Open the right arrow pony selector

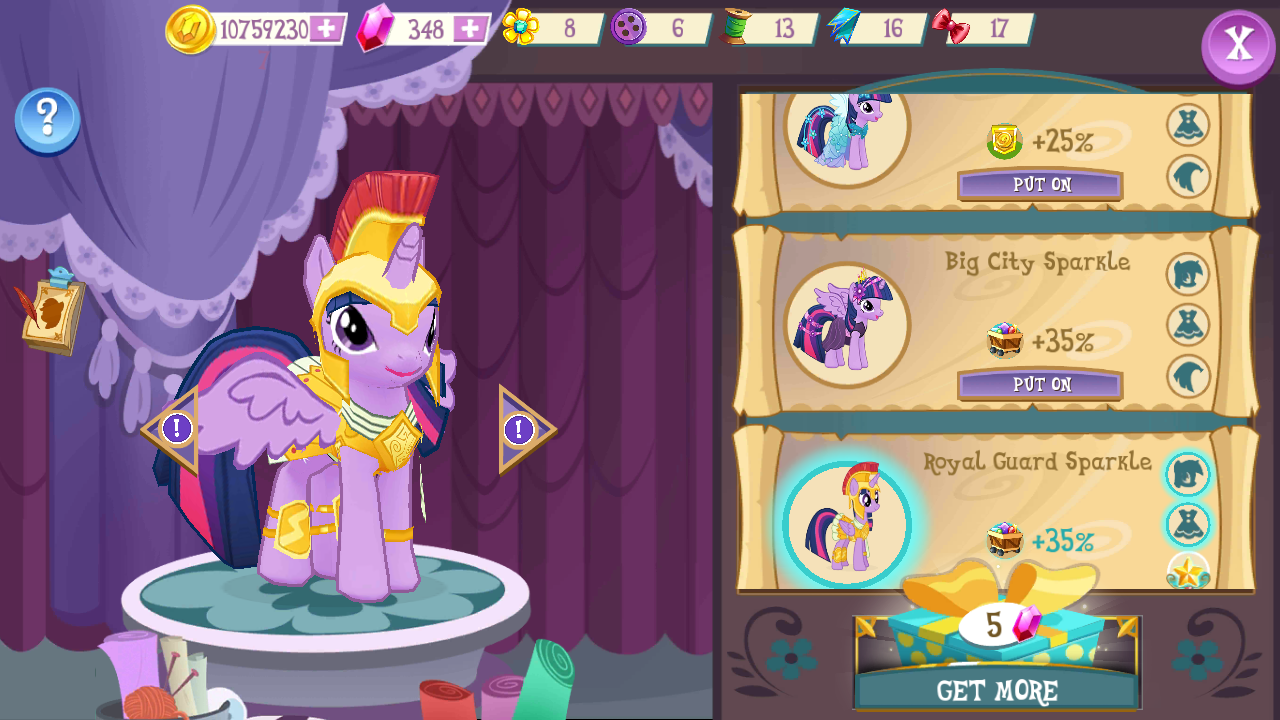520,428
